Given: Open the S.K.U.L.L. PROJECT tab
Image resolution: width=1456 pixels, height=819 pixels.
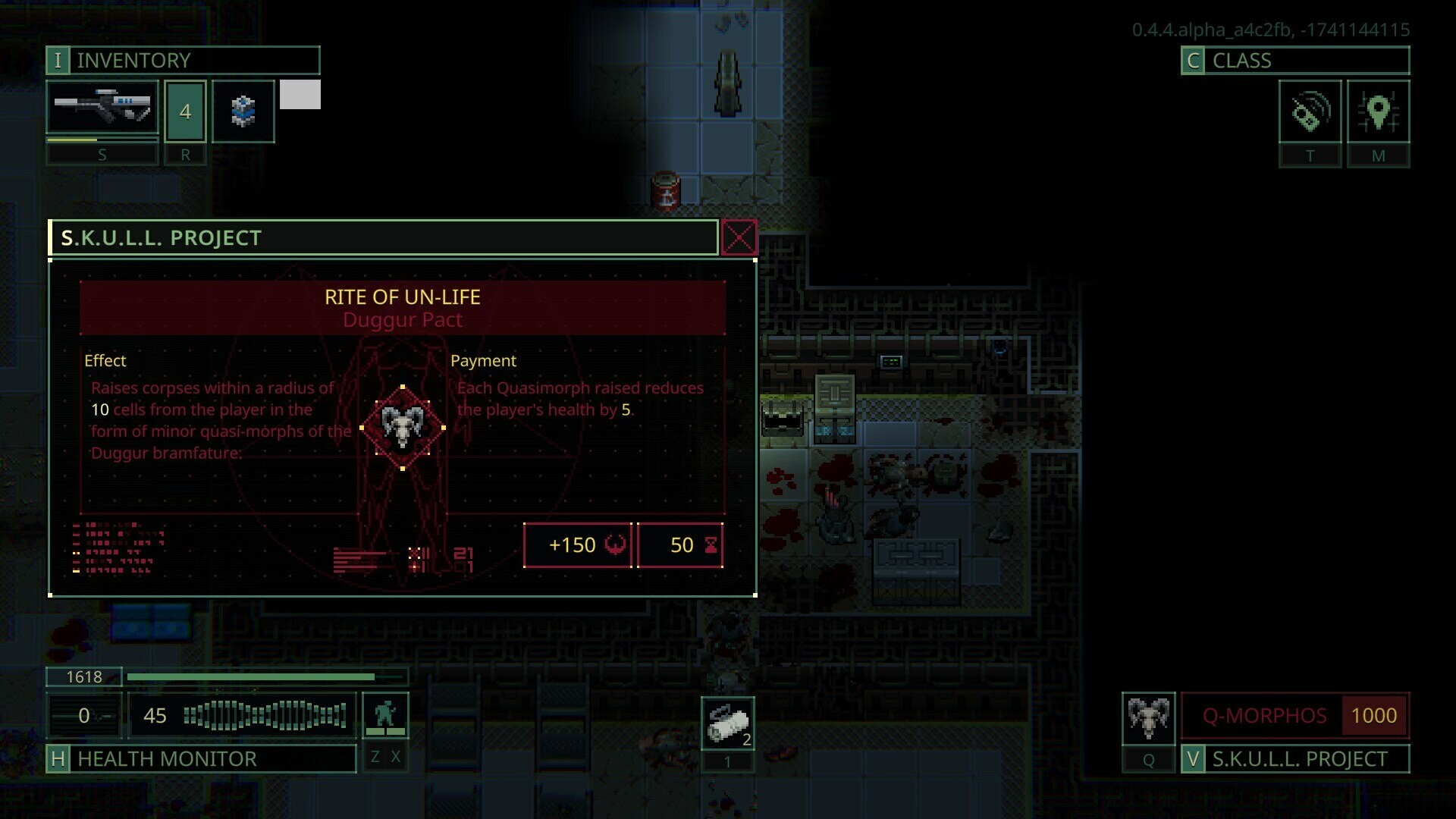Looking at the screenshot, I should pos(1298,758).
